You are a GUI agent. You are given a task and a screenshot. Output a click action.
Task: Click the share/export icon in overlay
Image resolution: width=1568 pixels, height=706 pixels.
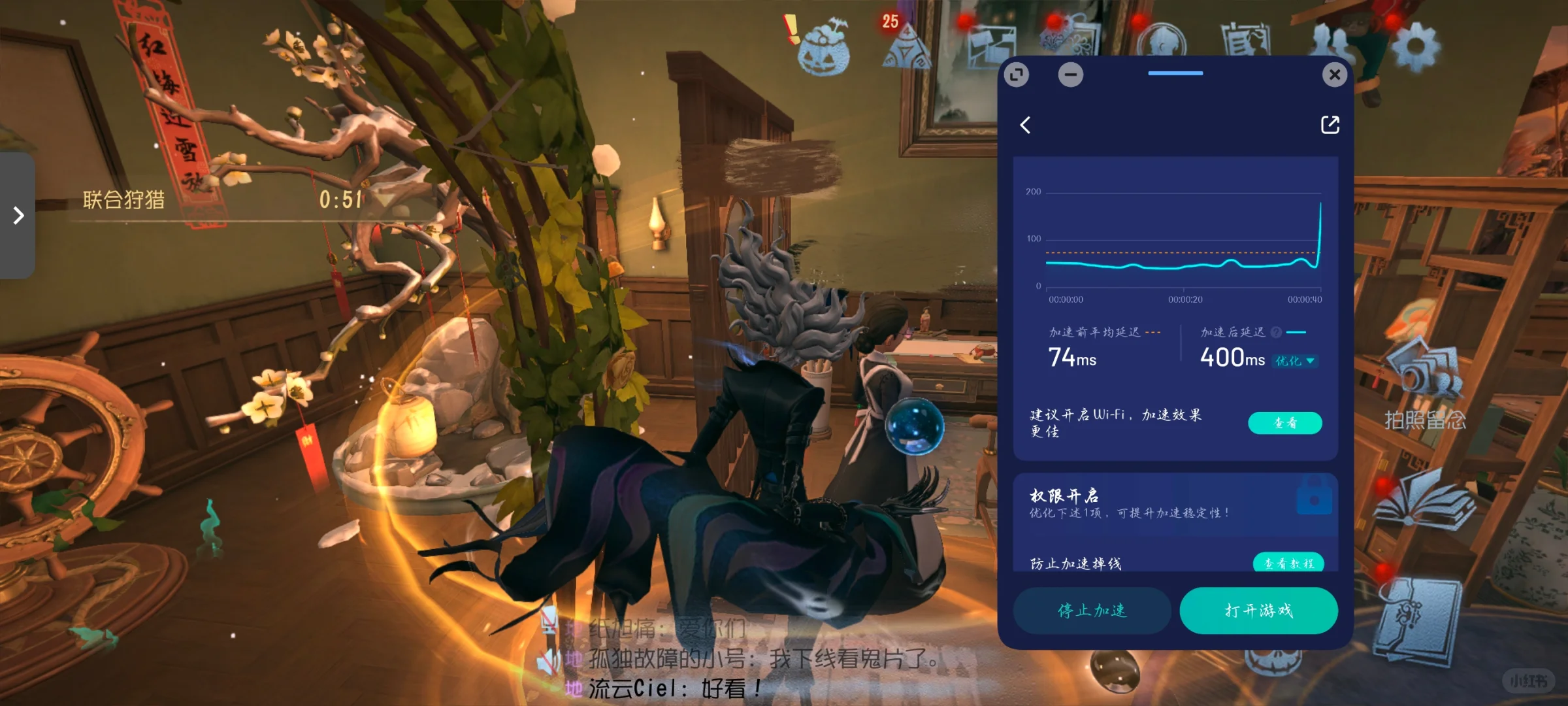(1330, 125)
